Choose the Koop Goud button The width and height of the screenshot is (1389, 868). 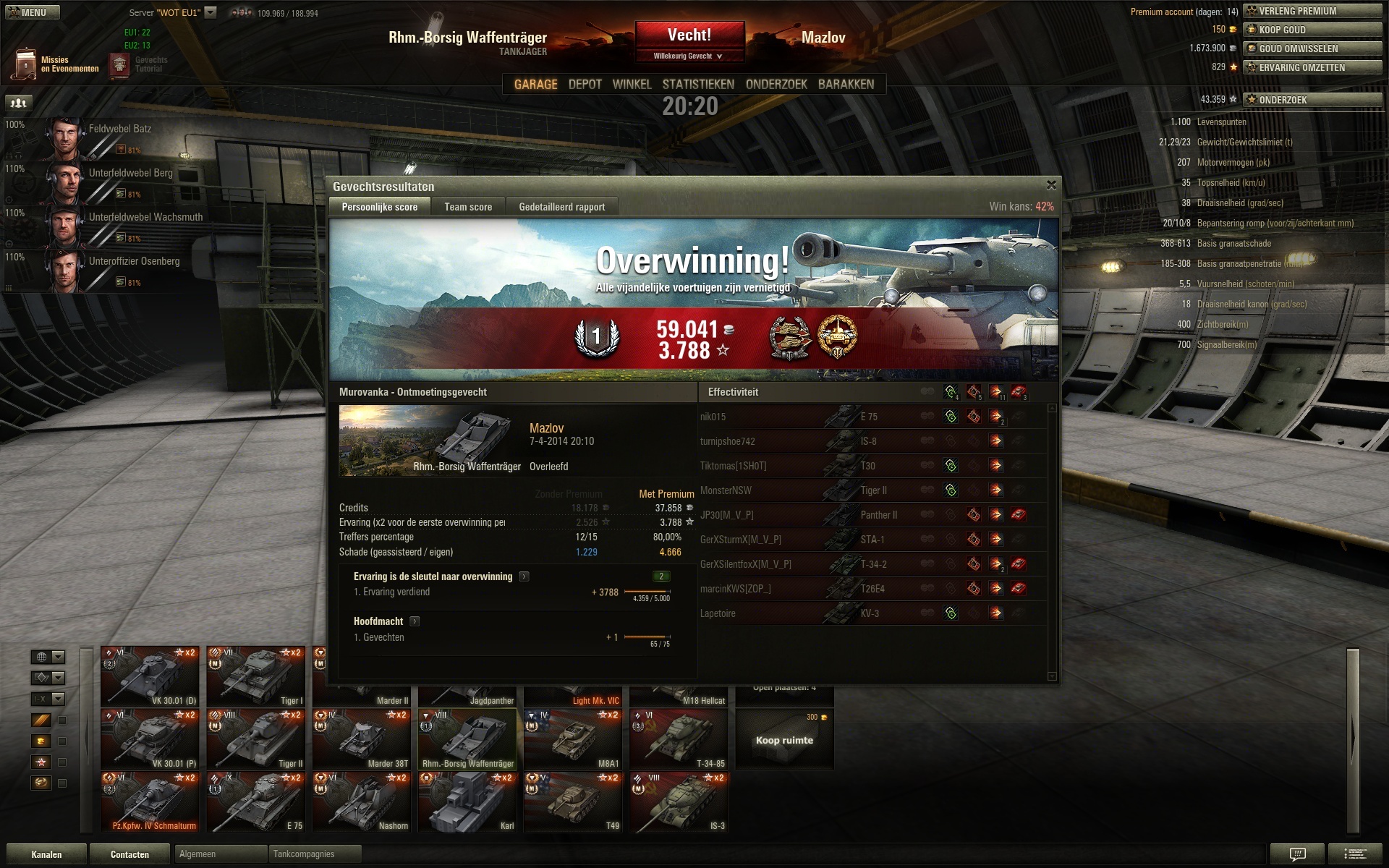tap(1312, 30)
